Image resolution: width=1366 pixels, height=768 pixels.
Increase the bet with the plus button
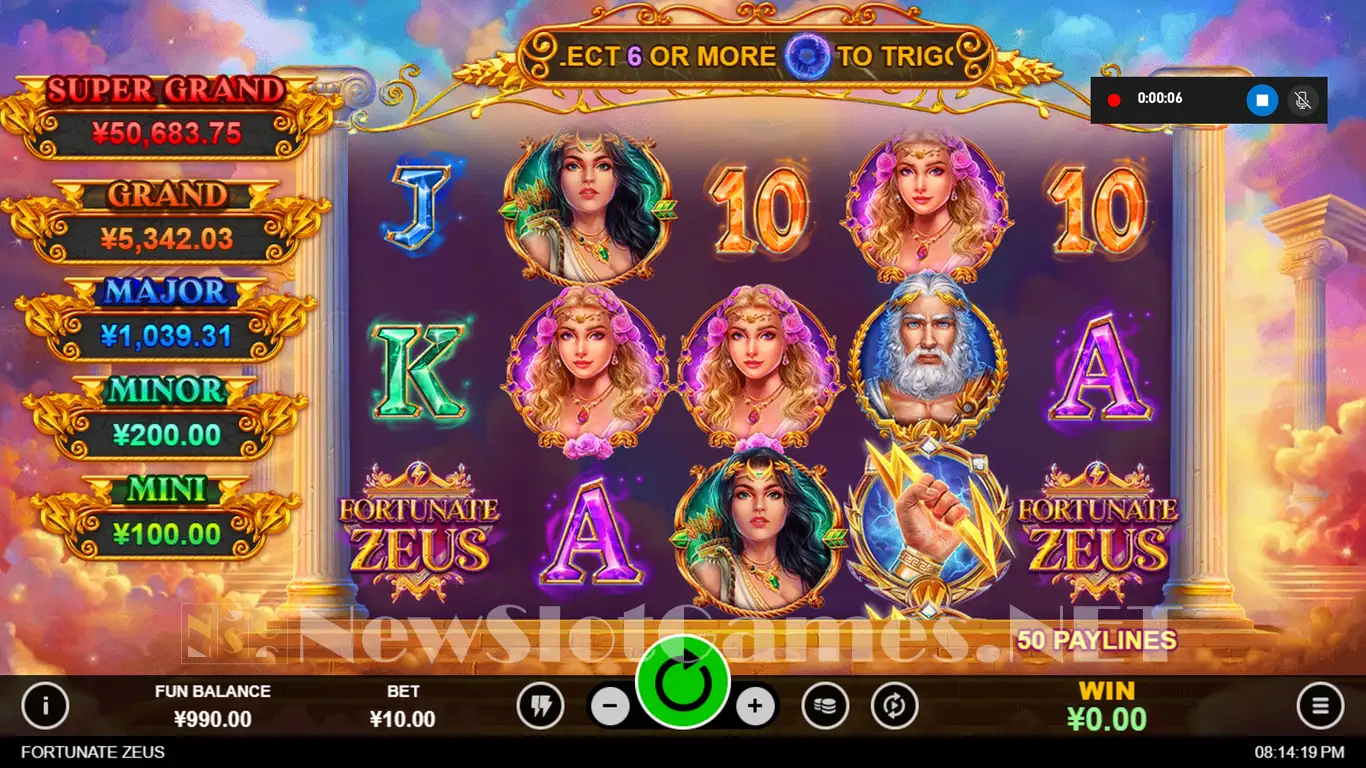tap(755, 707)
